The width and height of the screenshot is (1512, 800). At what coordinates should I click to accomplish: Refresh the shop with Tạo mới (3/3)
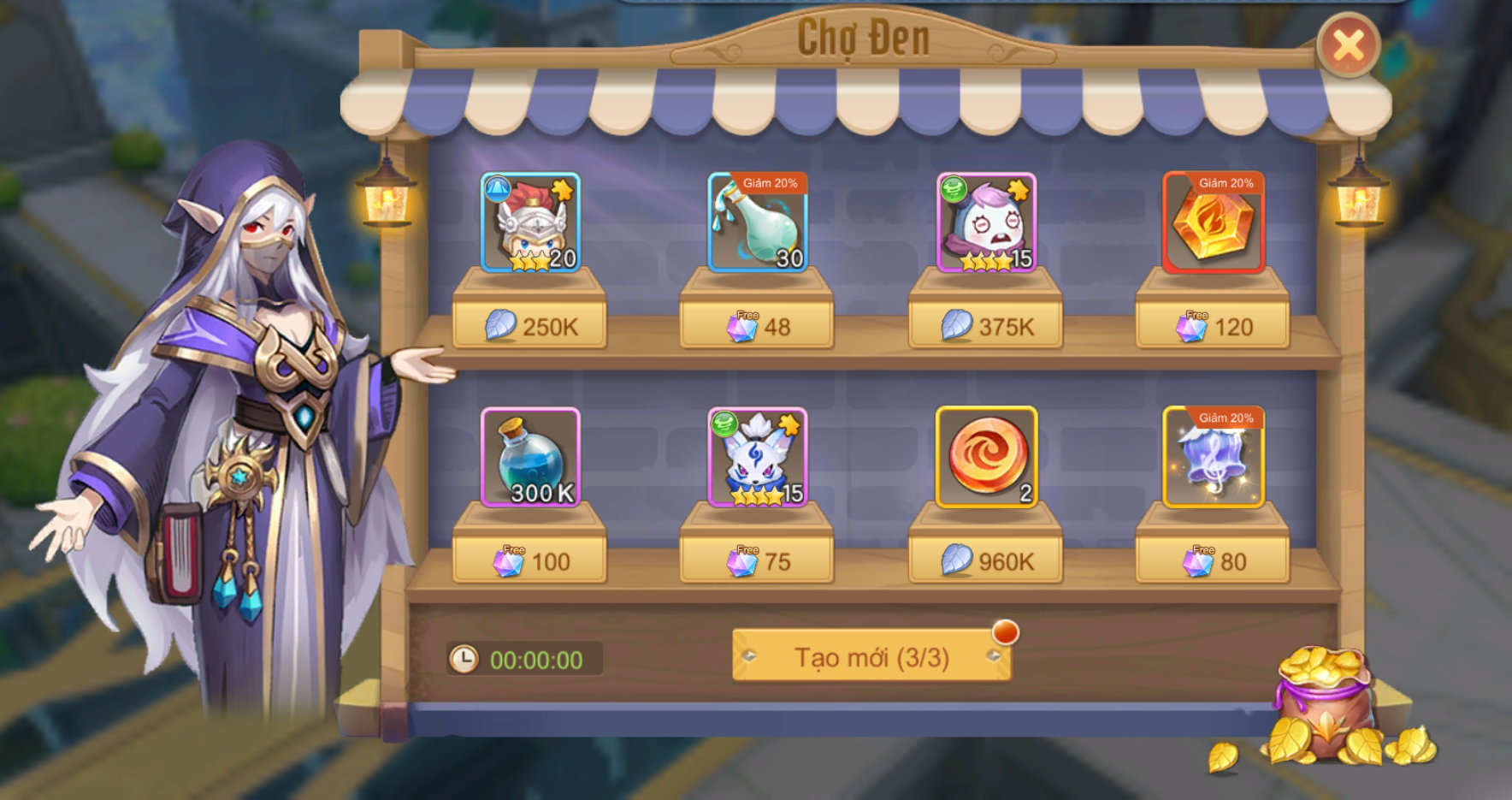tap(871, 656)
